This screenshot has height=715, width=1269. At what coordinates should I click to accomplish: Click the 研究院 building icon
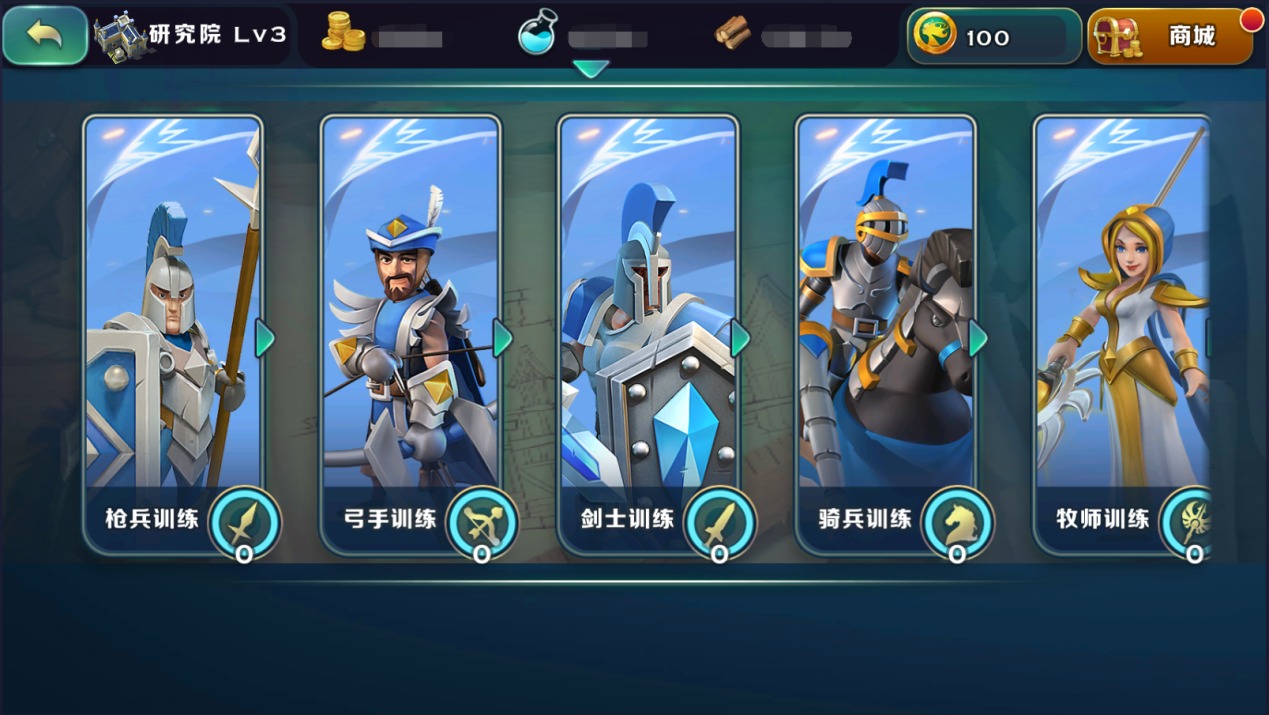120,36
